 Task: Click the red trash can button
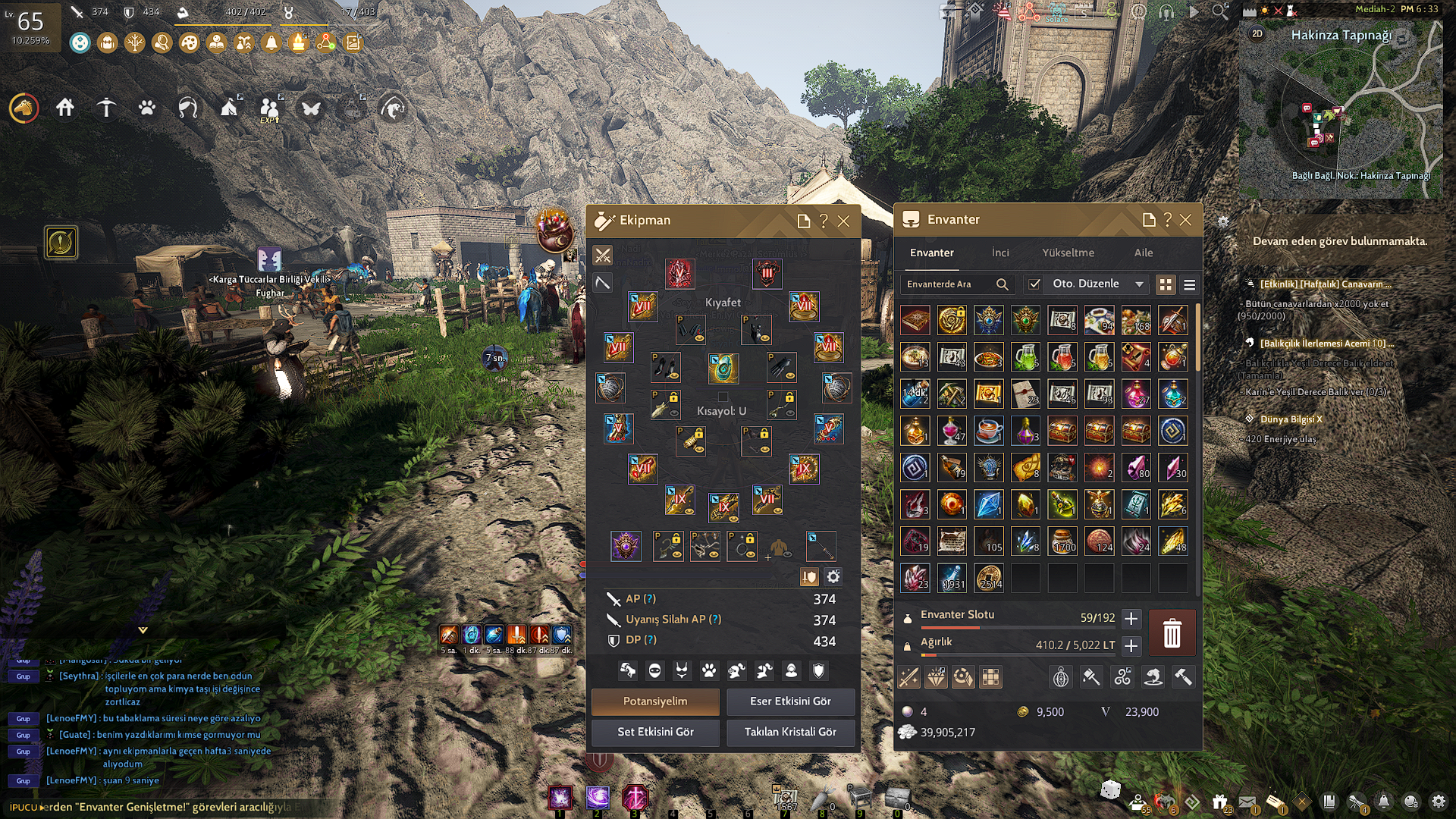pyautogui.click(x=1172, y=632)
